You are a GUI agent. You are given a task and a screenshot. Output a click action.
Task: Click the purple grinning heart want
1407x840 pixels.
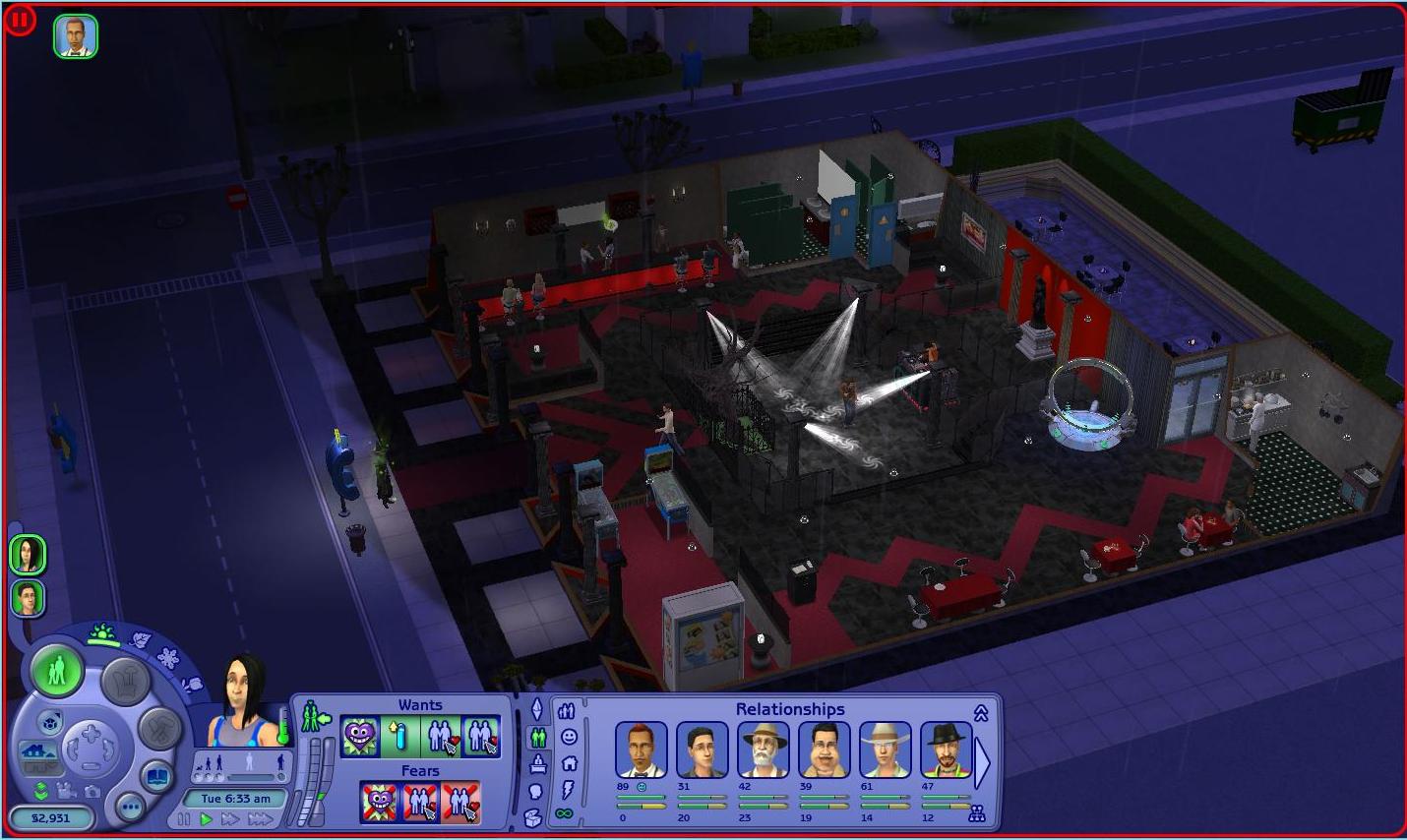pyautogui.click(x=360, y=736)
